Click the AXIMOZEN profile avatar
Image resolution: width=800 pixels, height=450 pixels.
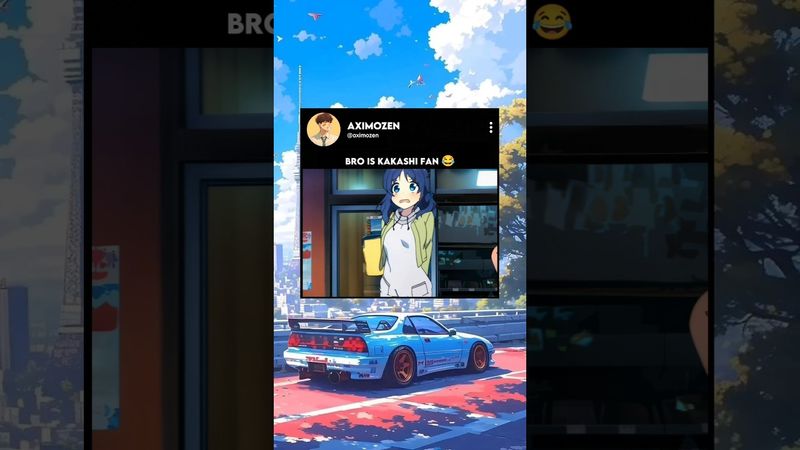pyautogui.click(x=323, y=129)
